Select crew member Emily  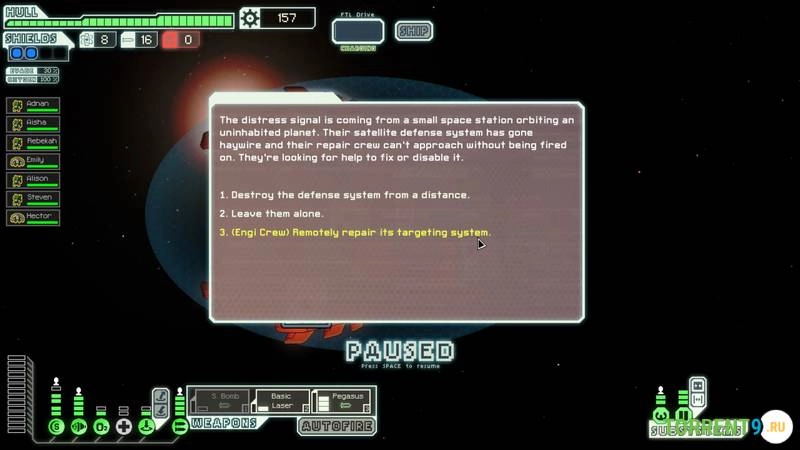tap(33, 162)
